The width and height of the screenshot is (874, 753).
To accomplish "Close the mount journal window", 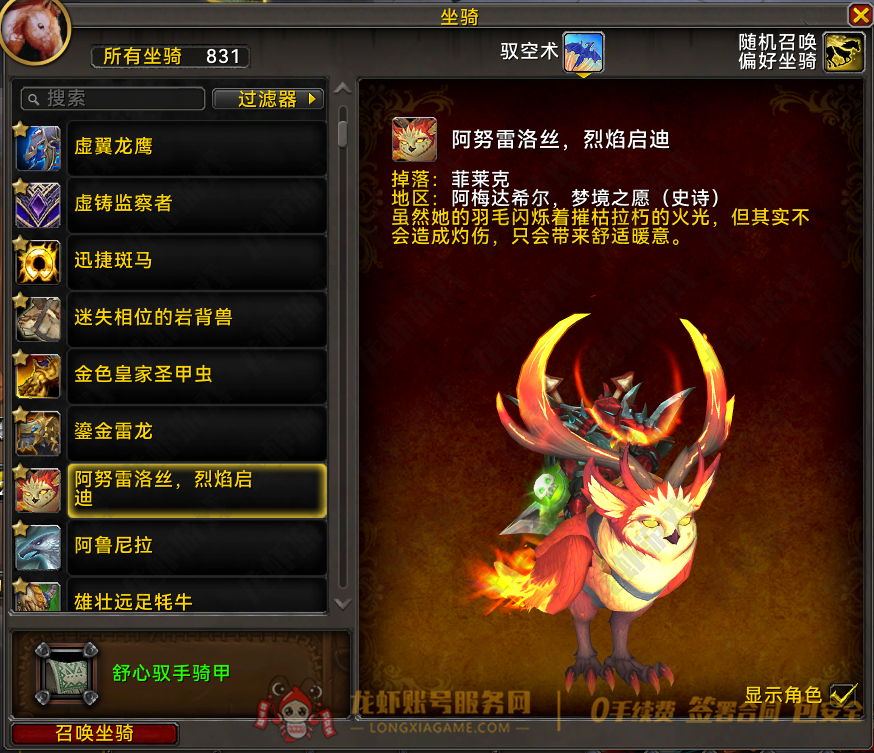I will (859, 15).
